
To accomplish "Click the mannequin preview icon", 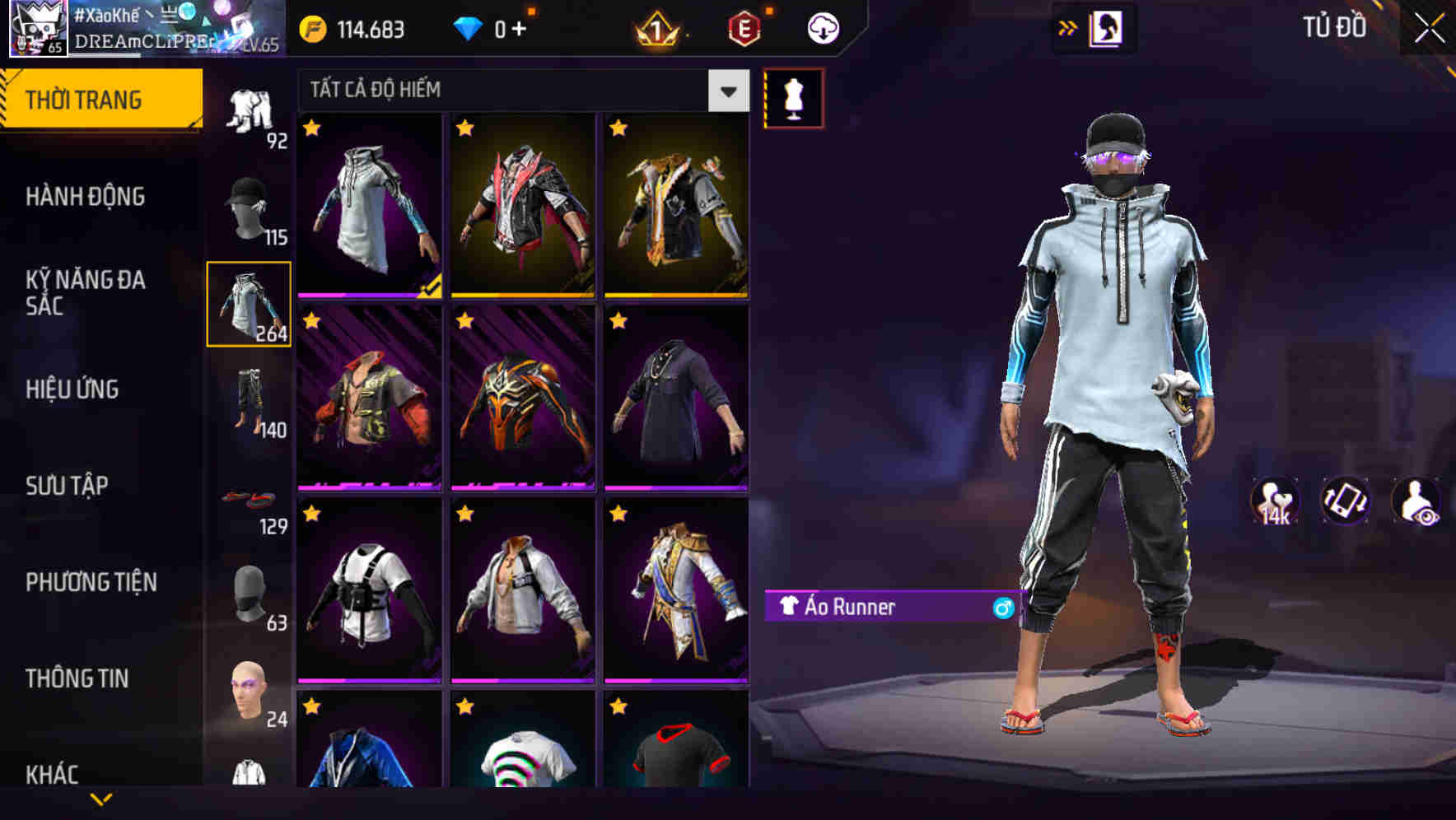I will coord(793,96).
